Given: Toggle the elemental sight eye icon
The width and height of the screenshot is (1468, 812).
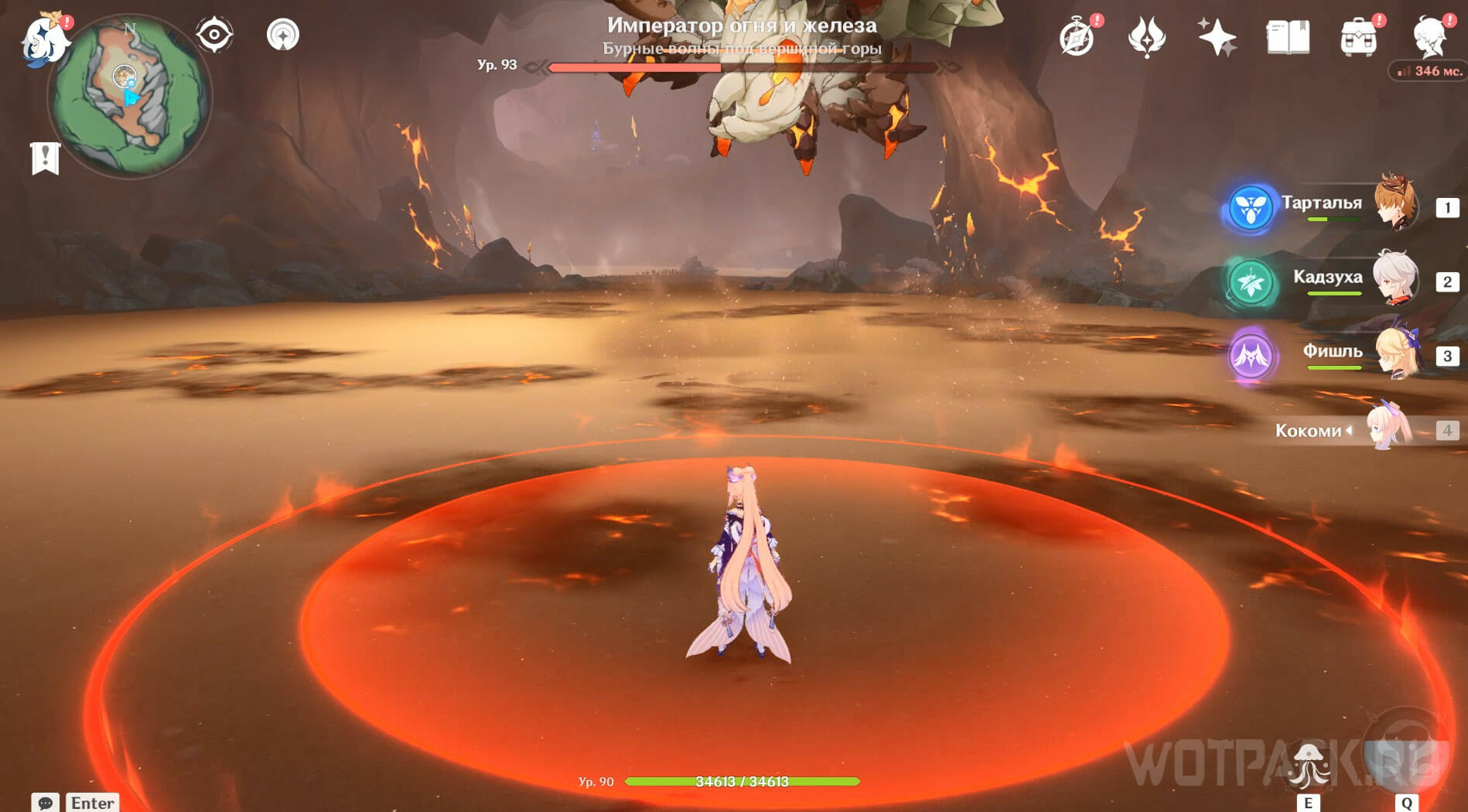Looking at the screenshot, I should 214,35.
